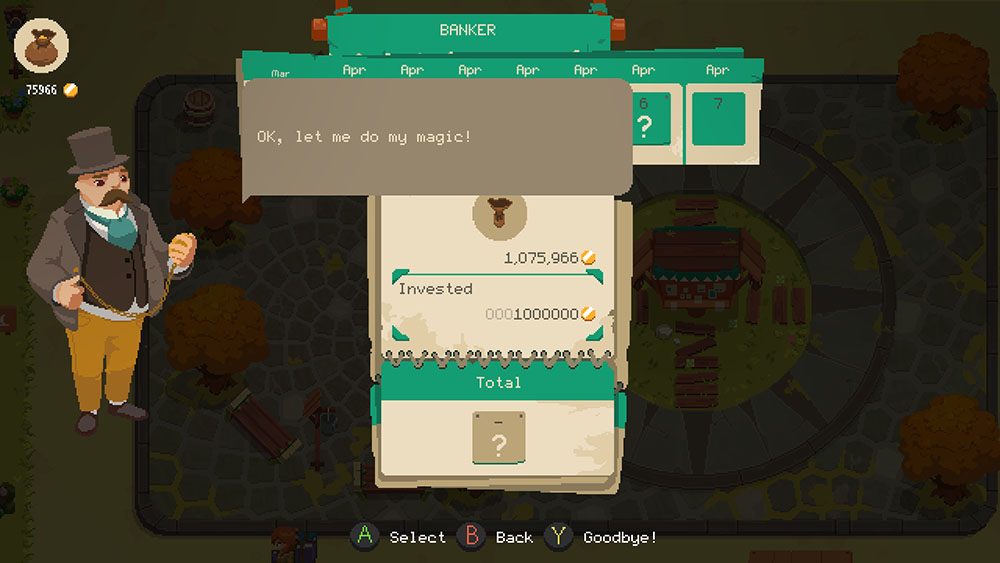Advance the banker's dialogue box
This screenshot has width=1000, height=563.
tap(438, 137)
